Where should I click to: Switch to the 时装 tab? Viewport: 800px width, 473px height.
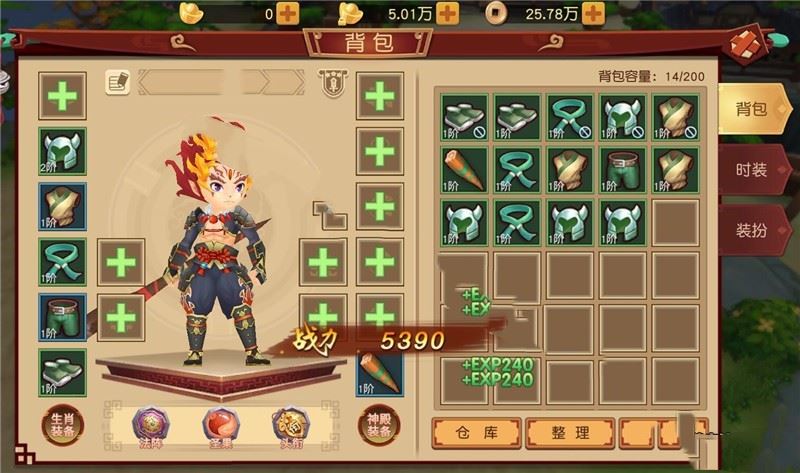coord(751,169)
